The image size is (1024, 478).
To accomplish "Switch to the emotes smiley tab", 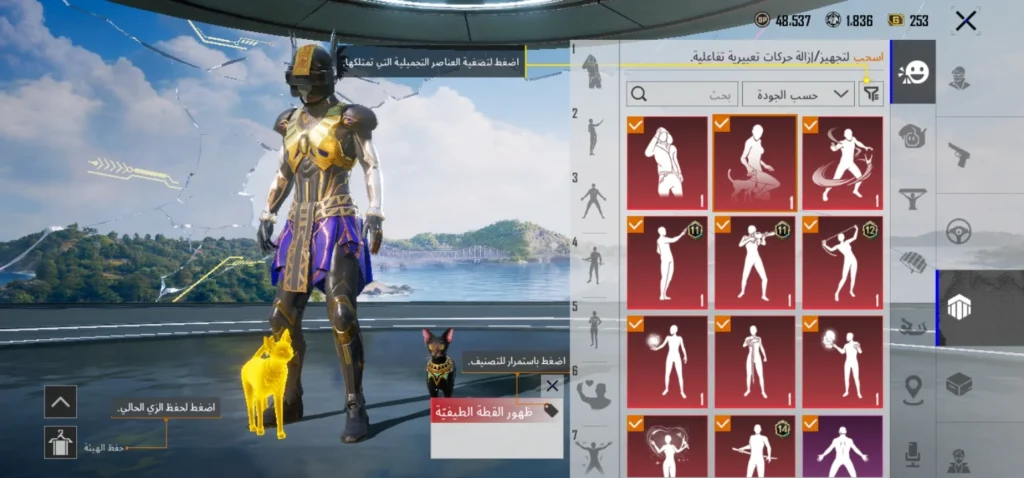I will click(x=913, y=72).
